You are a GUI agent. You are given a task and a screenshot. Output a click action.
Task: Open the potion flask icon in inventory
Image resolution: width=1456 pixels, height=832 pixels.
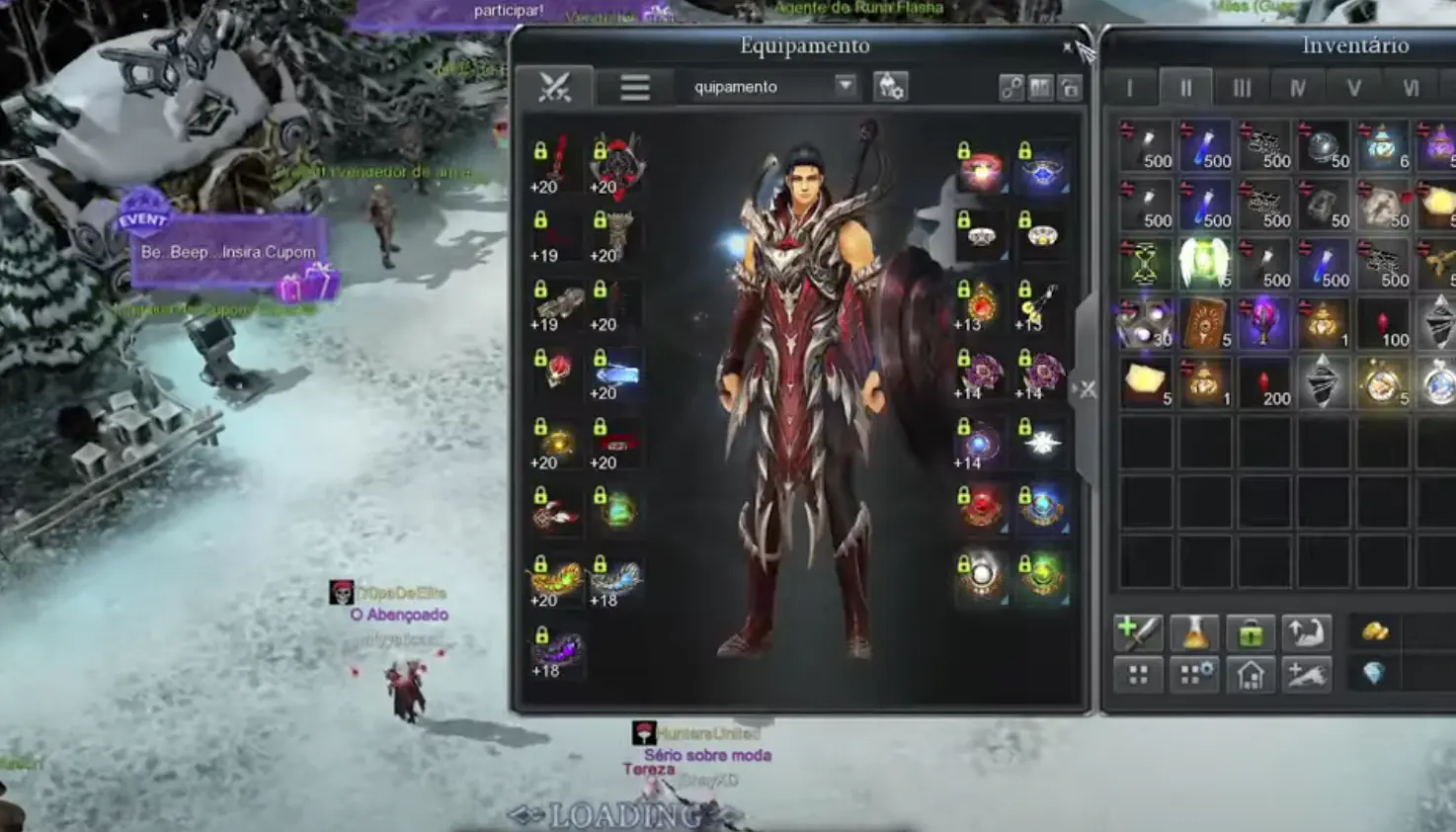pos(1193,632)
